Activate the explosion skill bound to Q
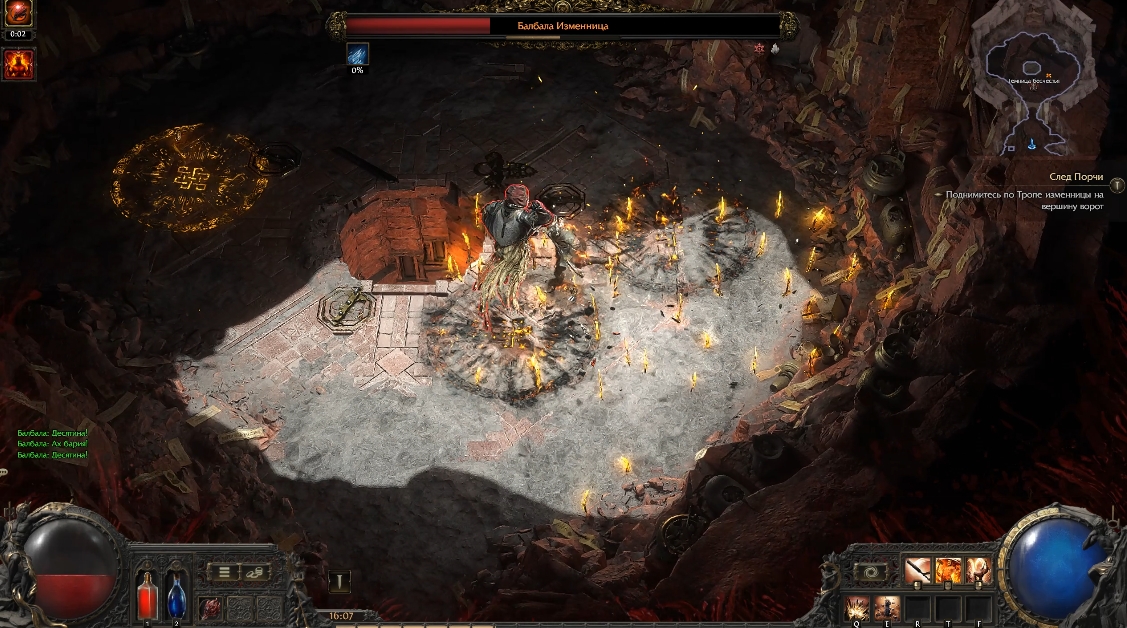Screen dimensions: 1127x628 tap(857, 606)
